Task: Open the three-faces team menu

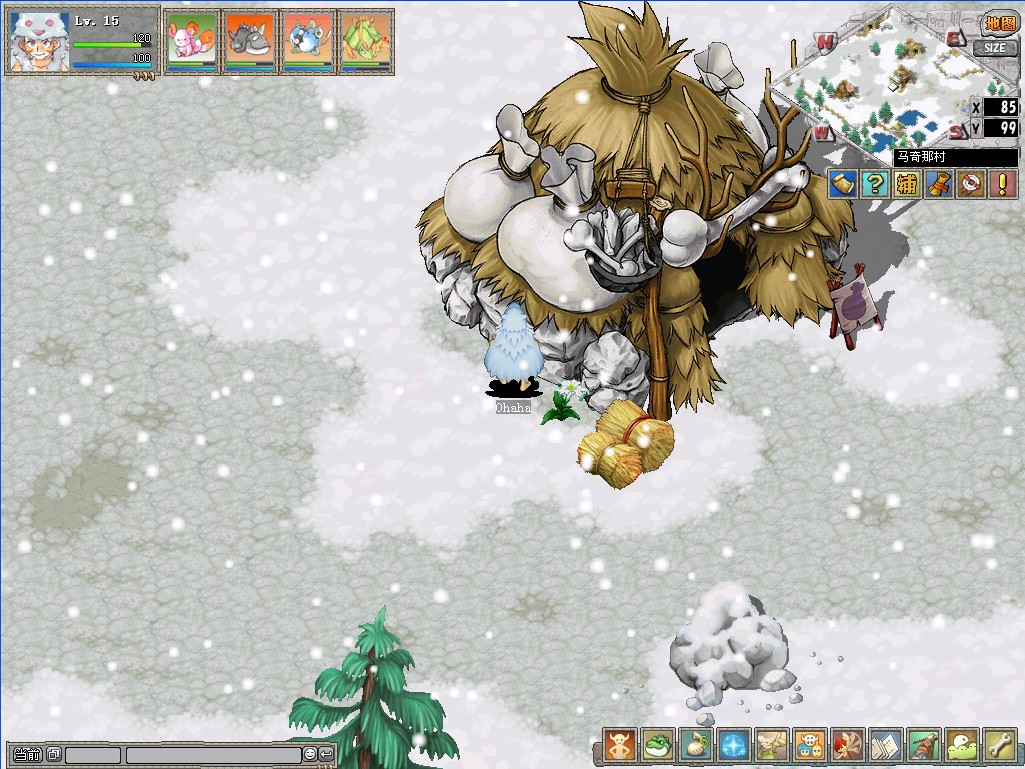Action: tap(809, 745)
